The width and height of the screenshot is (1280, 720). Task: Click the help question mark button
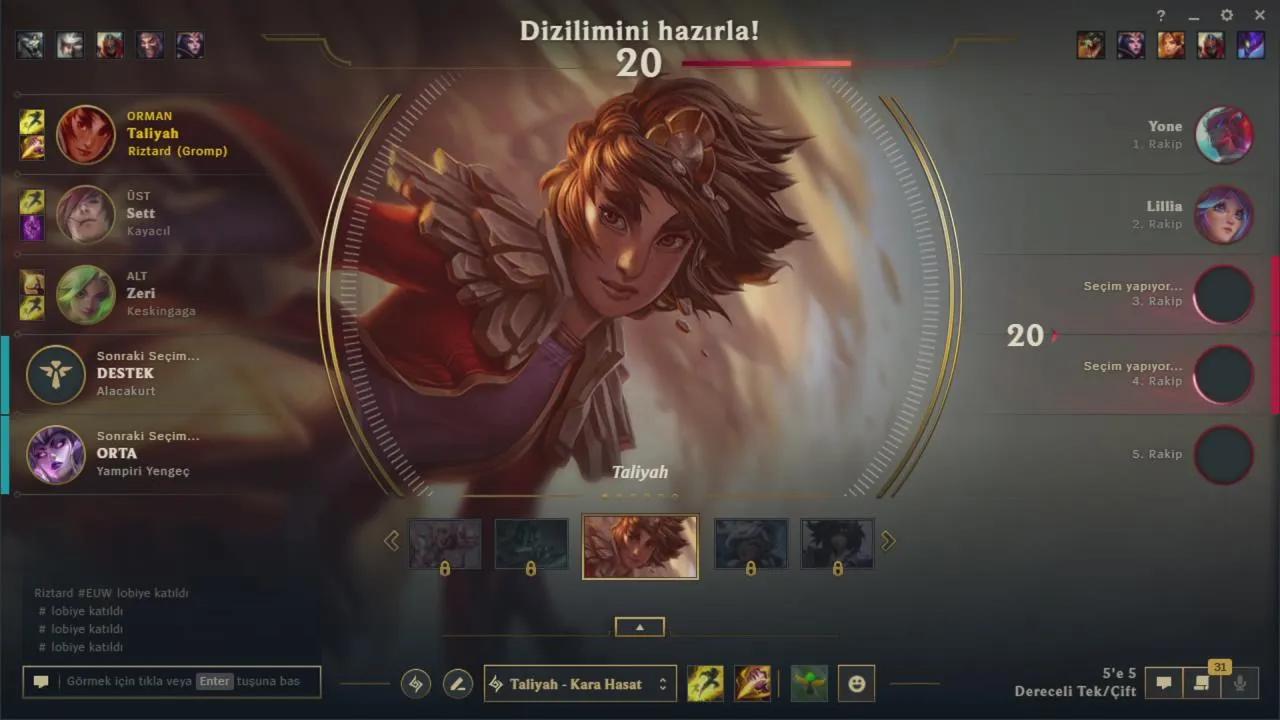[x=1160, y=15]
